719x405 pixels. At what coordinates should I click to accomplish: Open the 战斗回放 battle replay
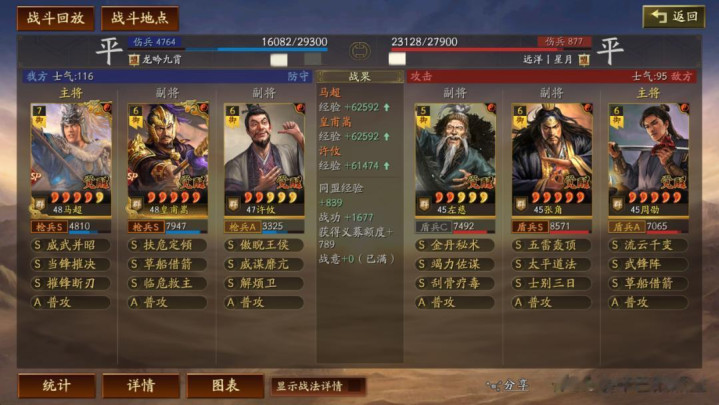tap(55, 18)
